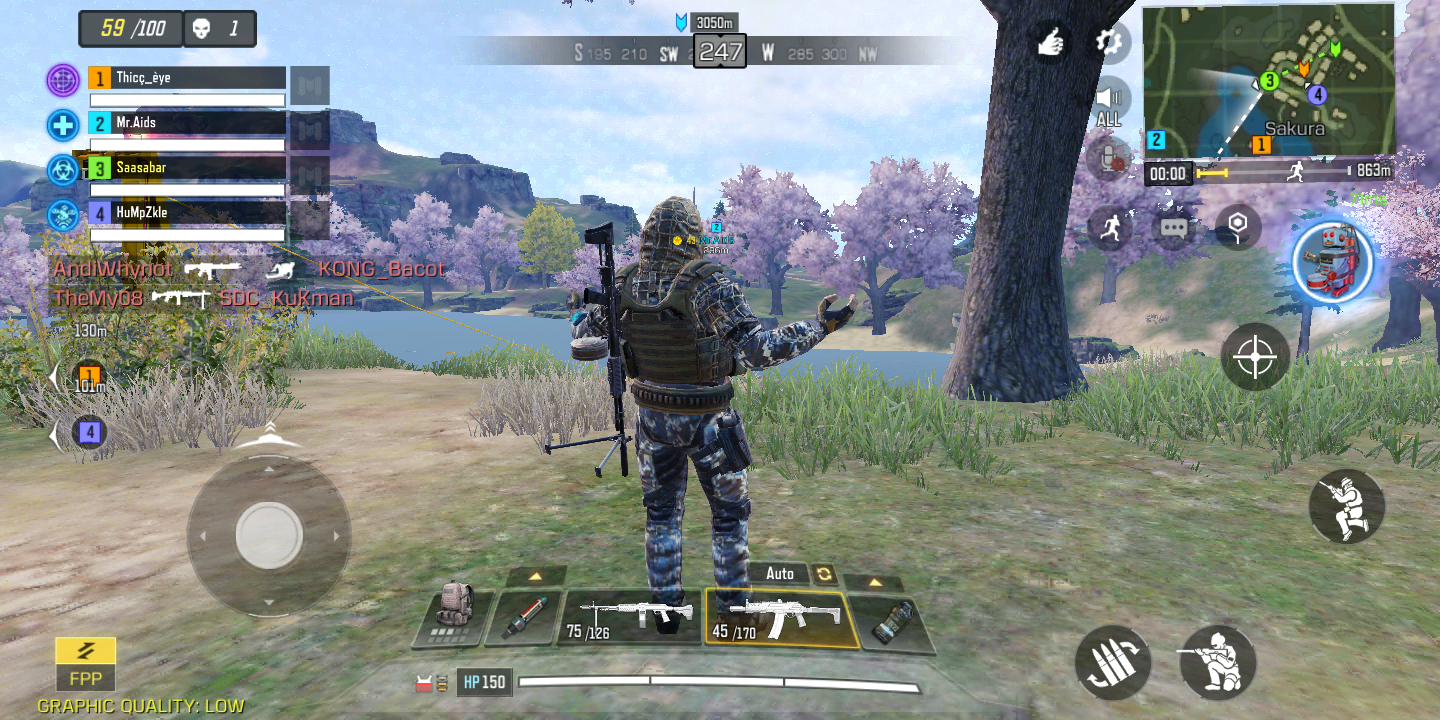Open the settings gear menu
The height and width of the screenshot is (720, 1440).
(x=1108, y=42)
